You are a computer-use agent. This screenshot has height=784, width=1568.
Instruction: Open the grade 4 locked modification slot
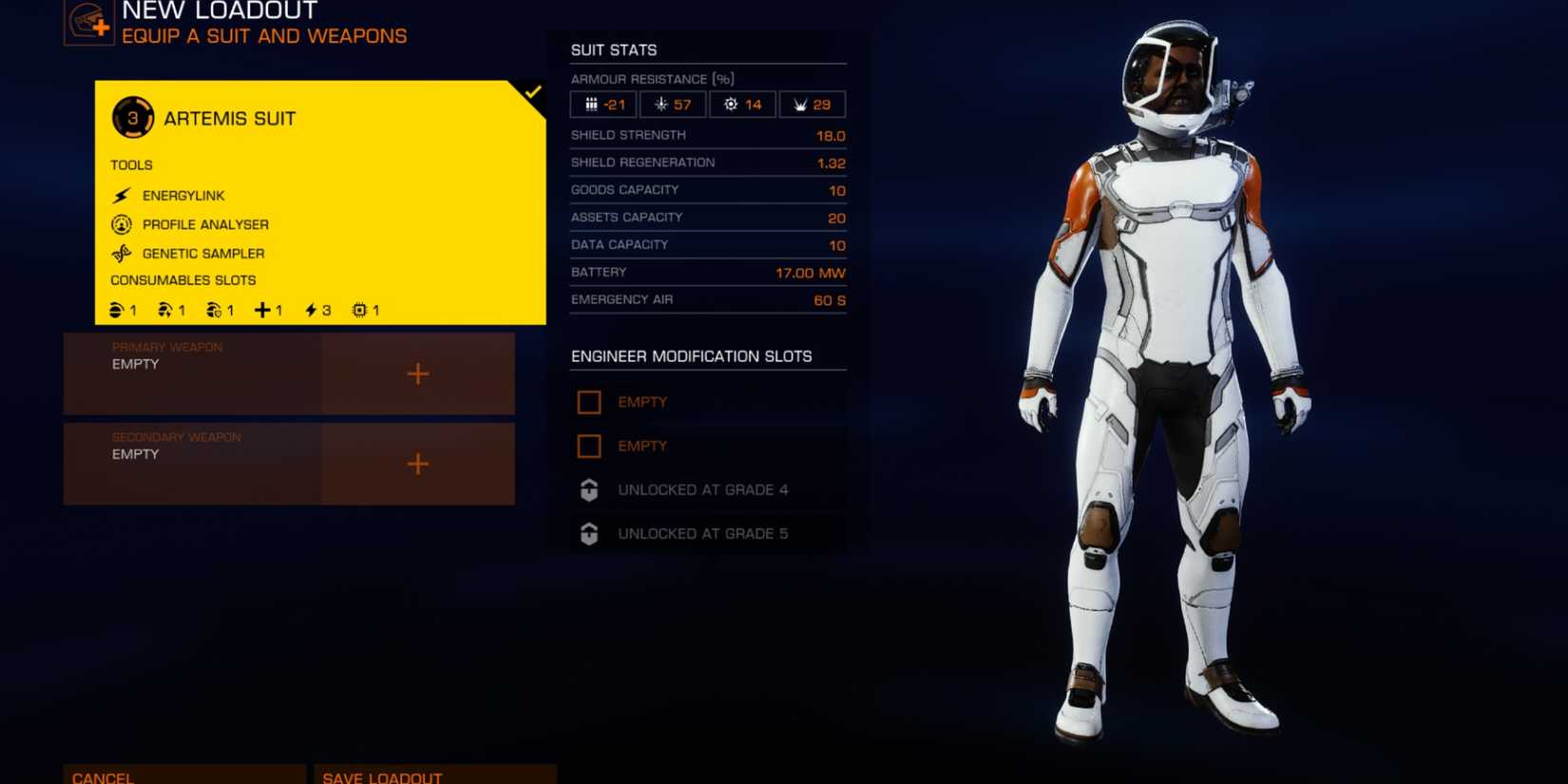tap(589, 489)
